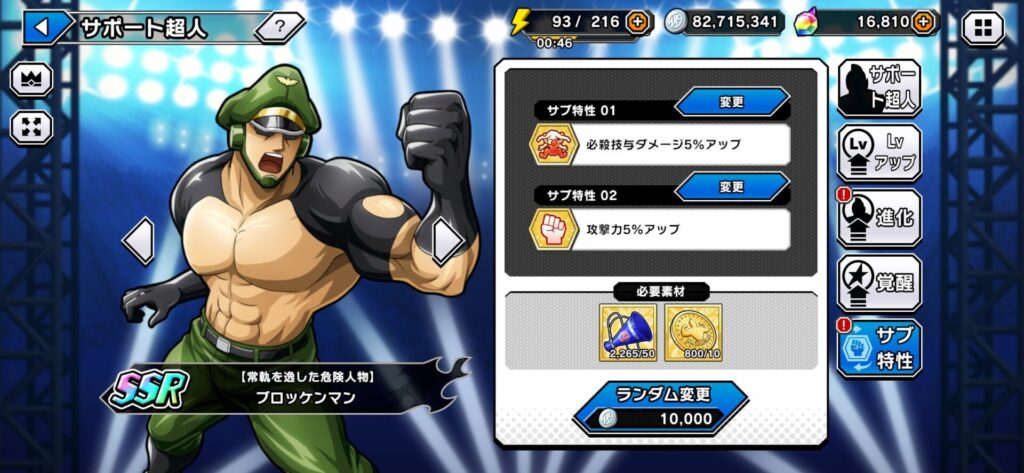Add rainbow gems with the plus button
The image size is (1024, 473).
pos(924,21)
